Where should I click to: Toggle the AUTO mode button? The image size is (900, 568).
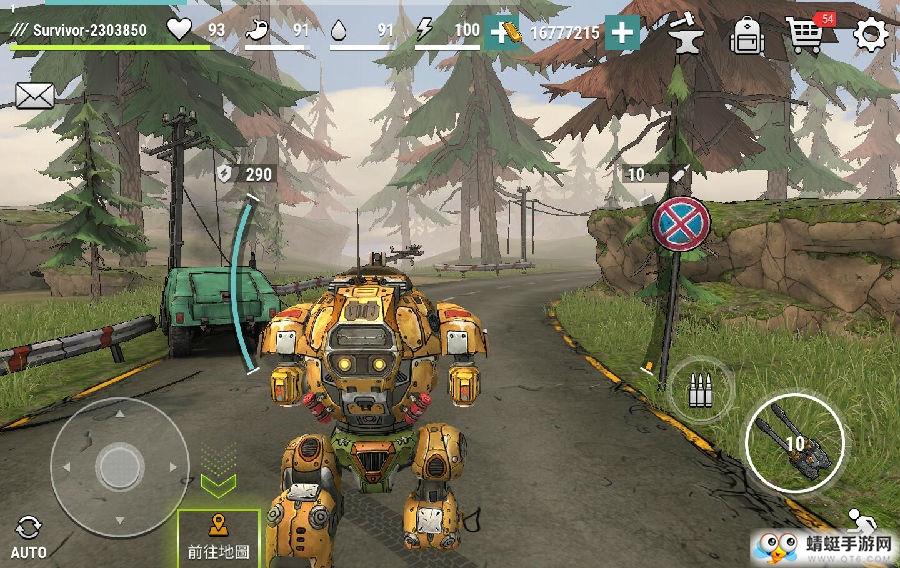[x=29, y=537]
